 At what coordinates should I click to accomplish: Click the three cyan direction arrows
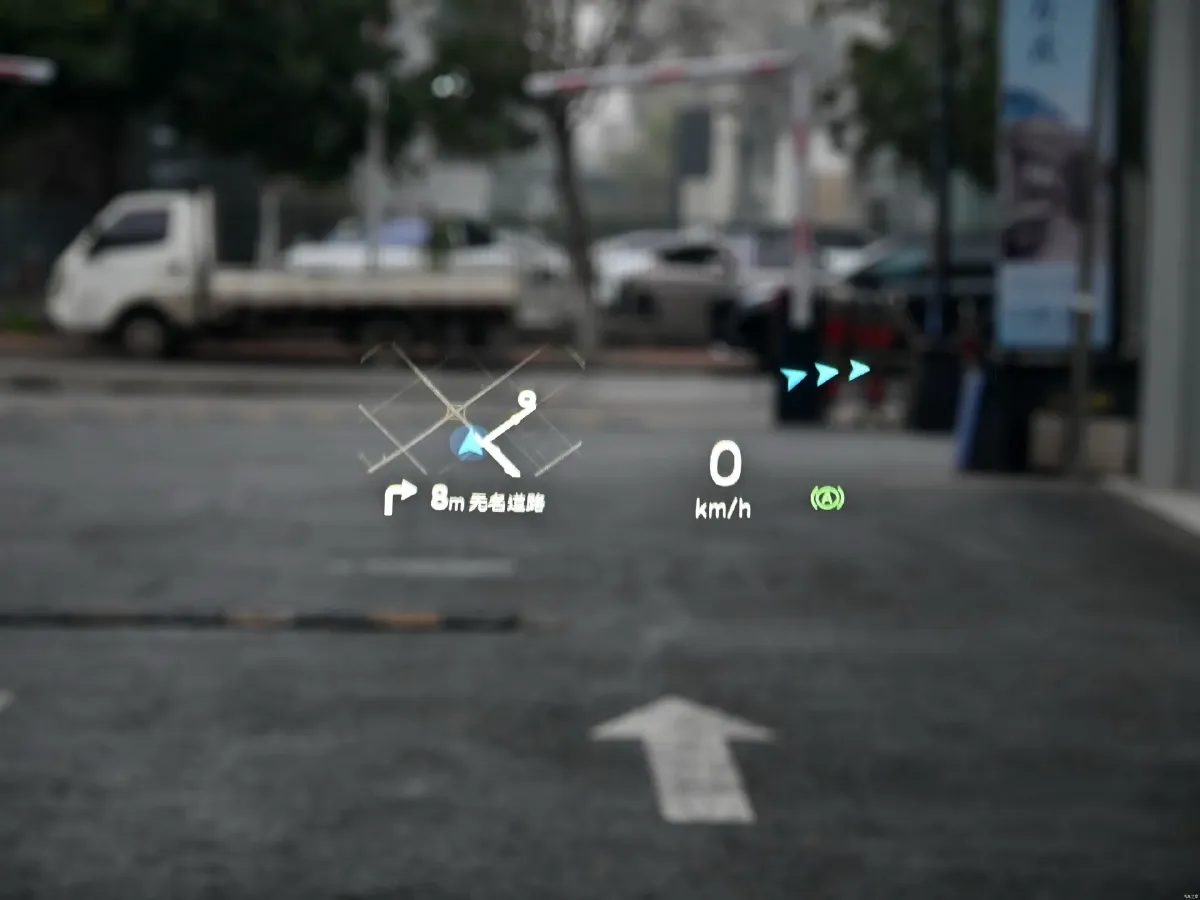click(x=825, y=374)
